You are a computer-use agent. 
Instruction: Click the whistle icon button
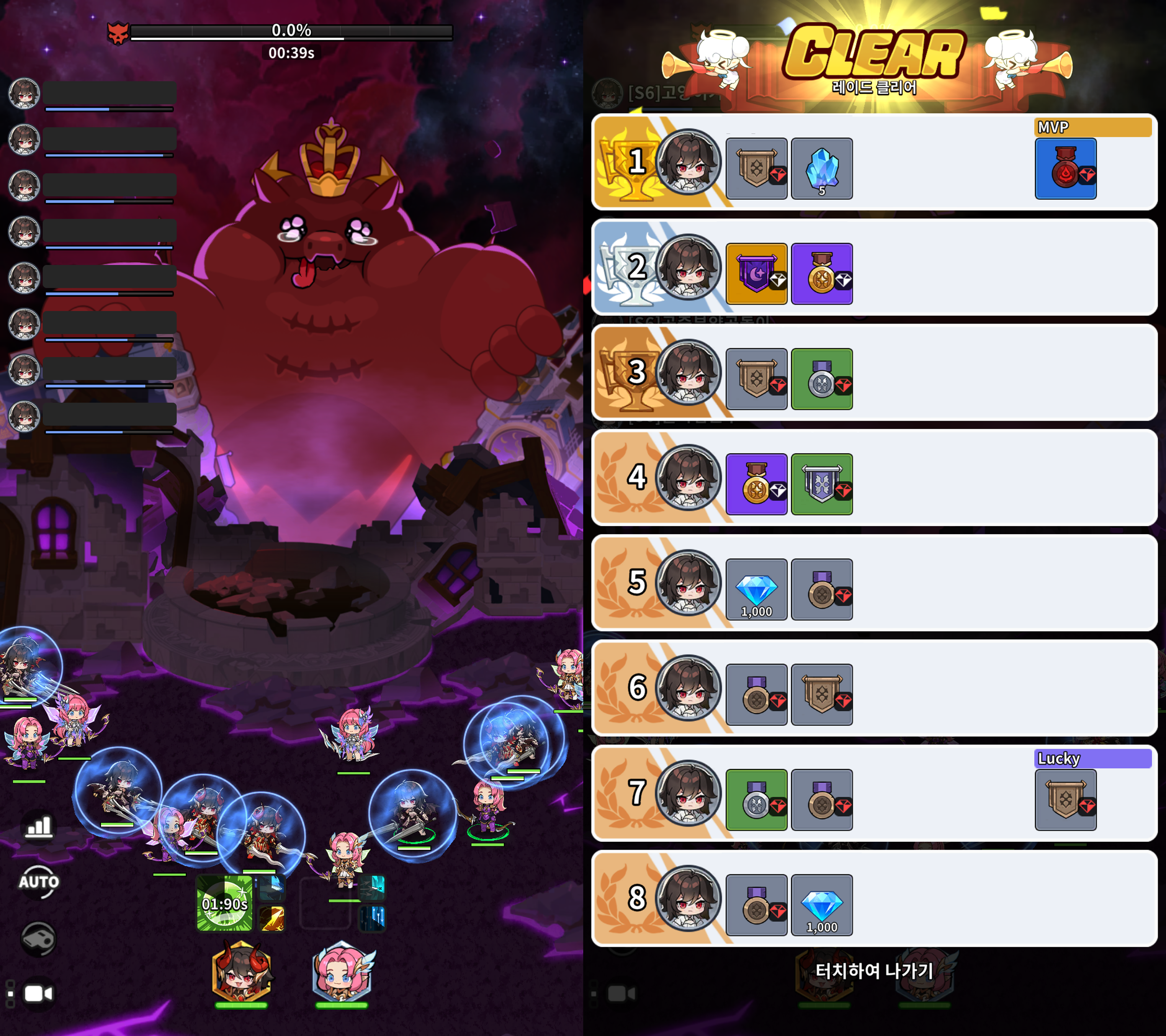click(39, 938)
